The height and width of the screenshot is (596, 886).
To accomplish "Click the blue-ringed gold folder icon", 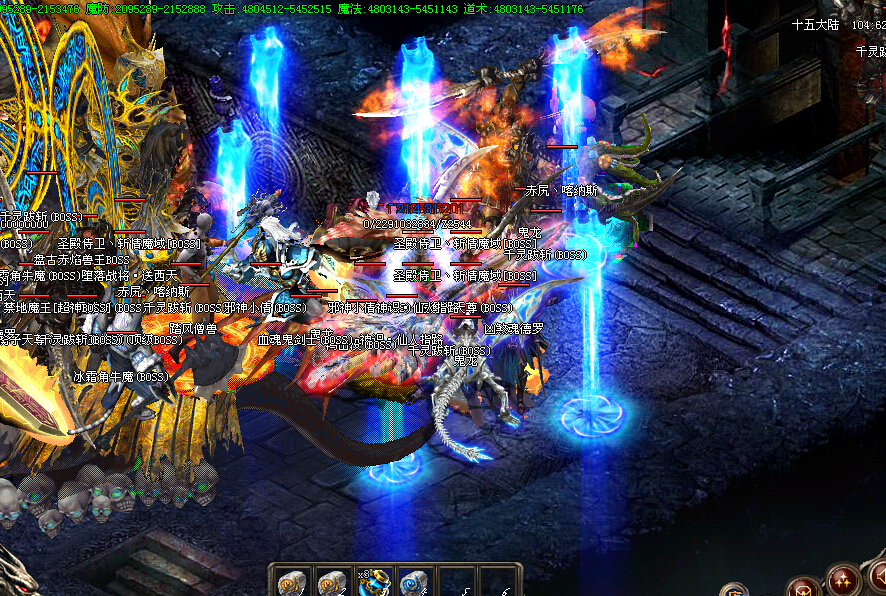I will tap(737, 590).
